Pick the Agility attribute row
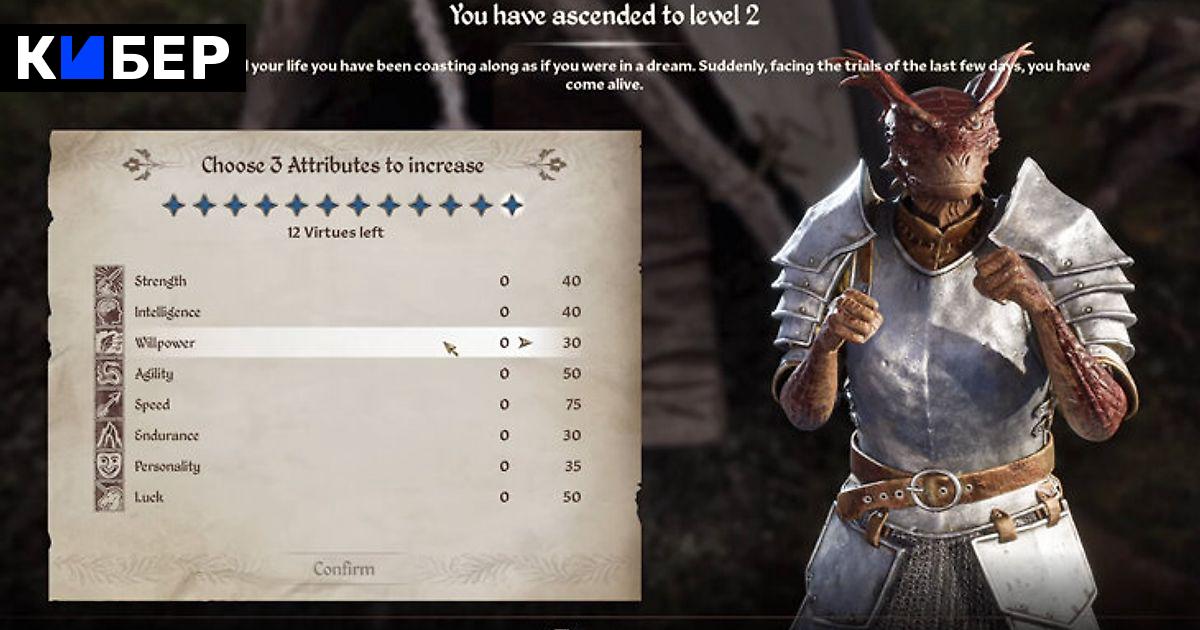 click(340, 374)
